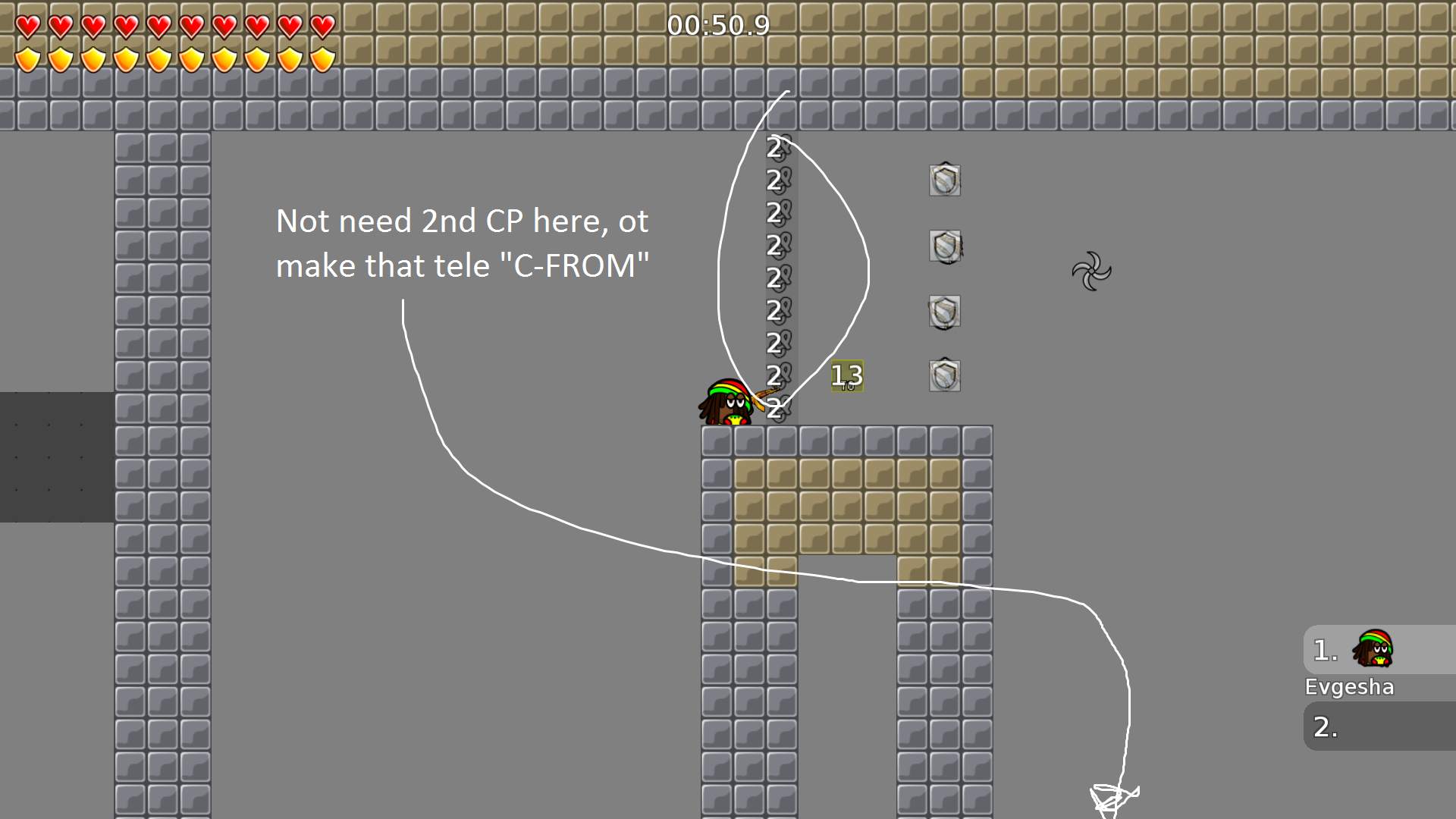Select the topmost shield armor pickup

[944, 180]
